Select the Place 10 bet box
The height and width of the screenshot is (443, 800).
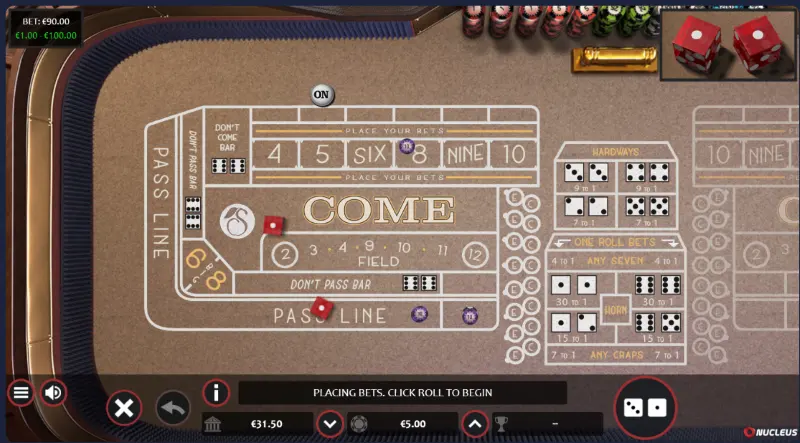[x=514, y=154]
